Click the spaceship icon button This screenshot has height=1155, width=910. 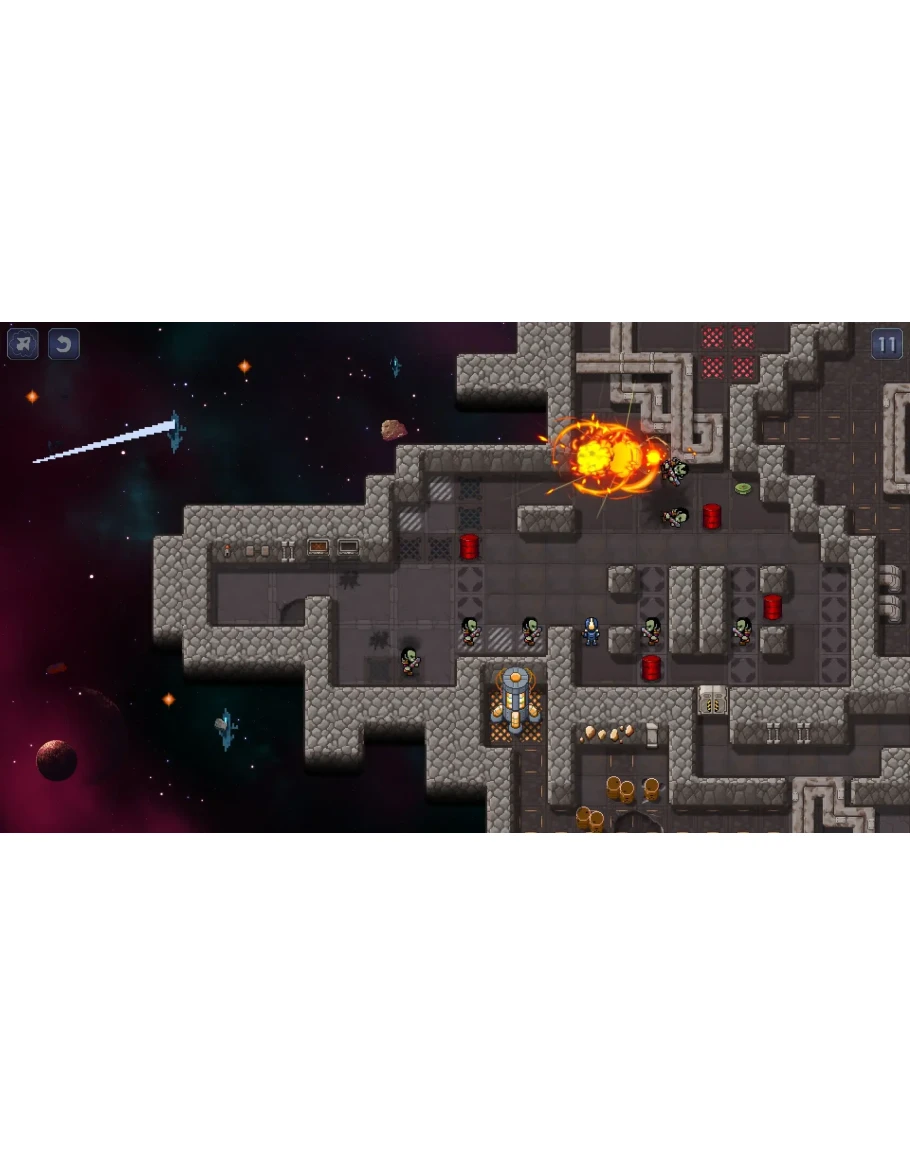[x=23, y=344]
